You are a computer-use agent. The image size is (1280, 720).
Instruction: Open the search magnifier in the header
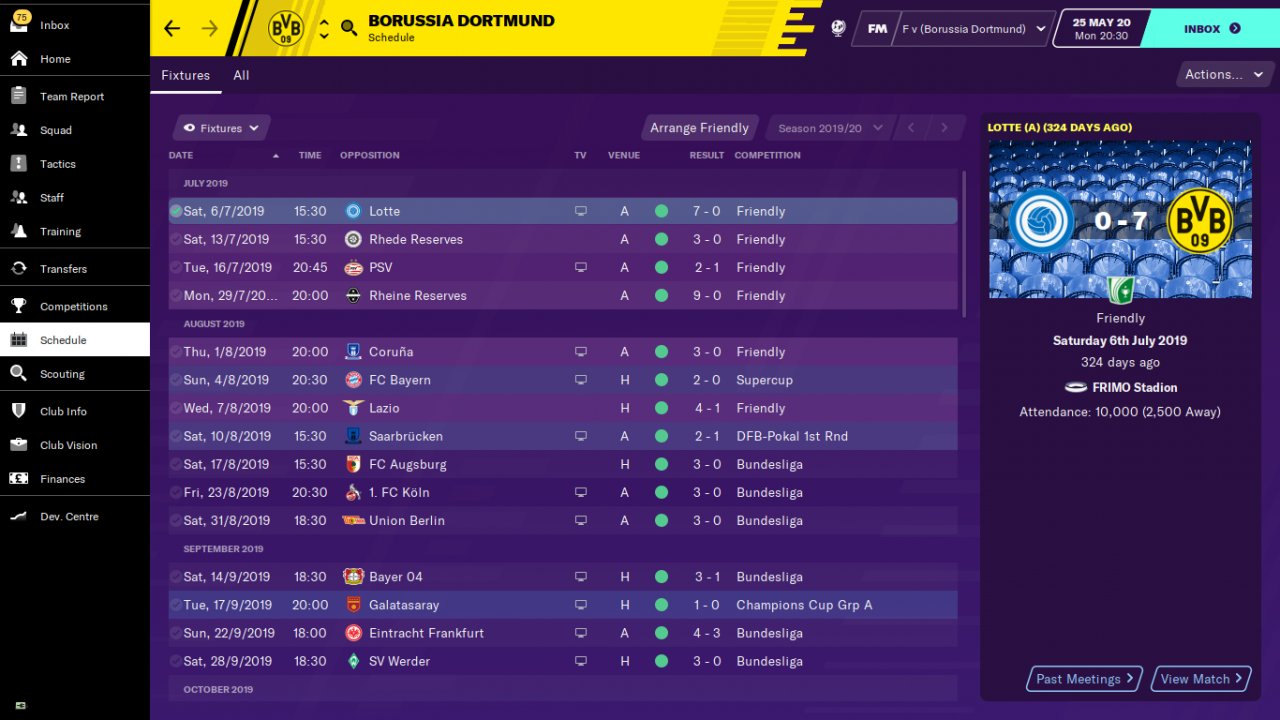[x=349, y=28]
